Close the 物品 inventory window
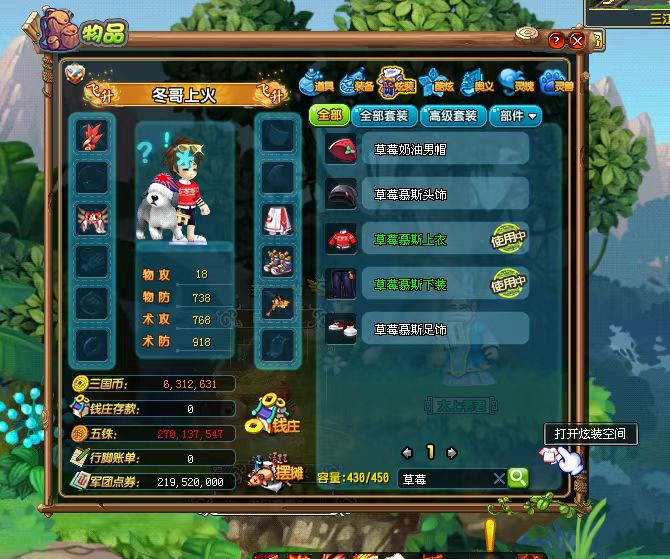 [577, 41]
